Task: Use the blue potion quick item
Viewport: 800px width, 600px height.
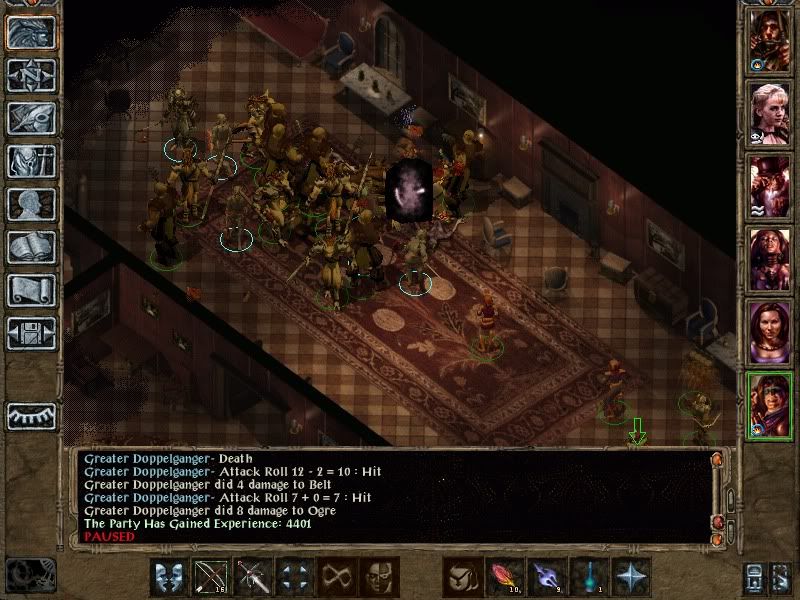Action: 589,577
